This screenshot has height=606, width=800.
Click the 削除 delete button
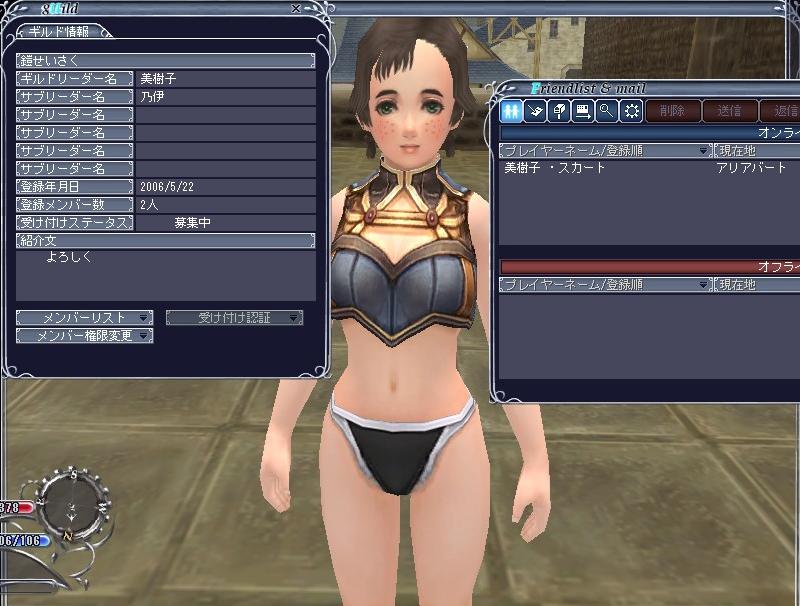coord(672,111)
